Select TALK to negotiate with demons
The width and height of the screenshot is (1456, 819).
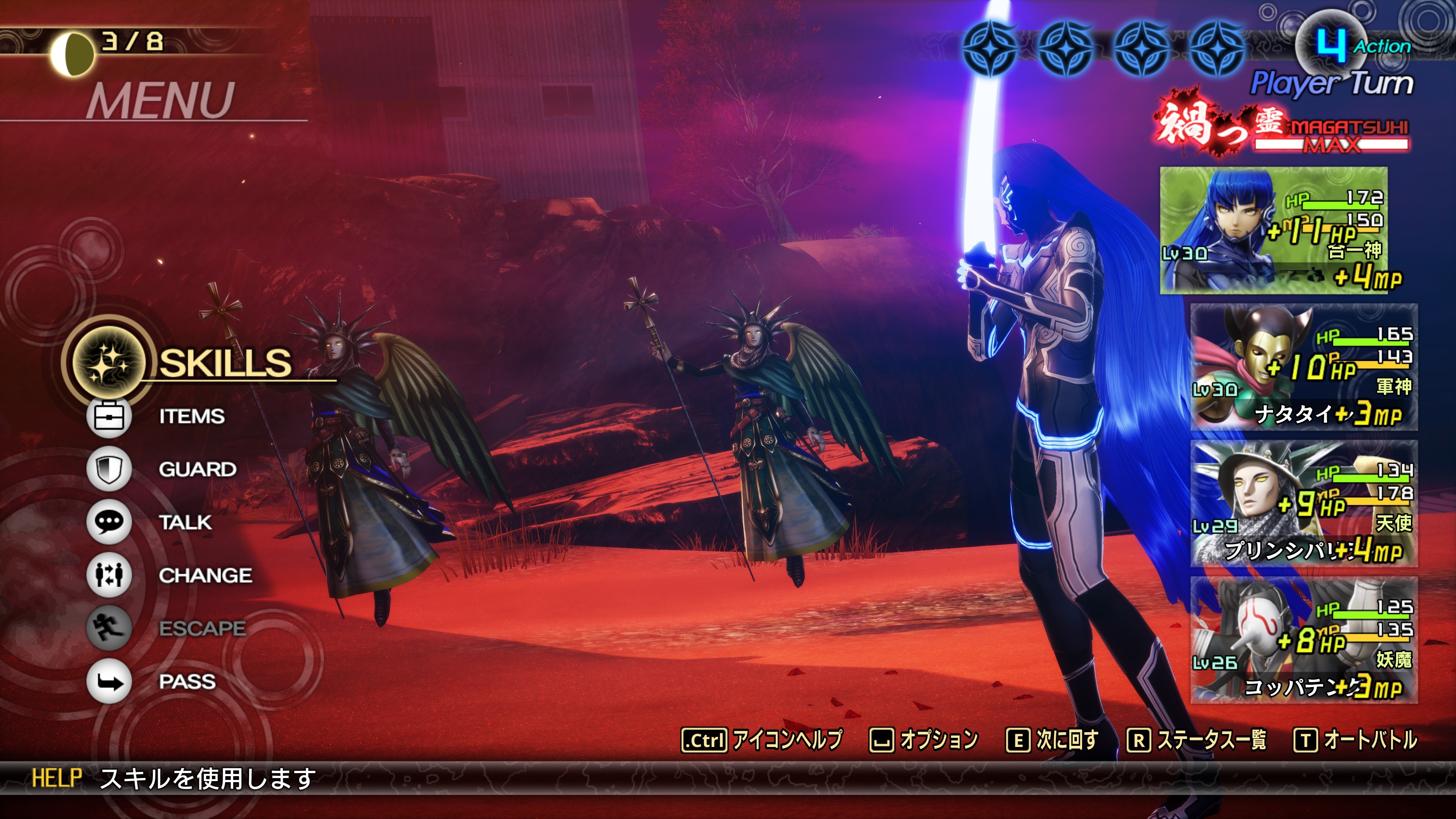185,522
